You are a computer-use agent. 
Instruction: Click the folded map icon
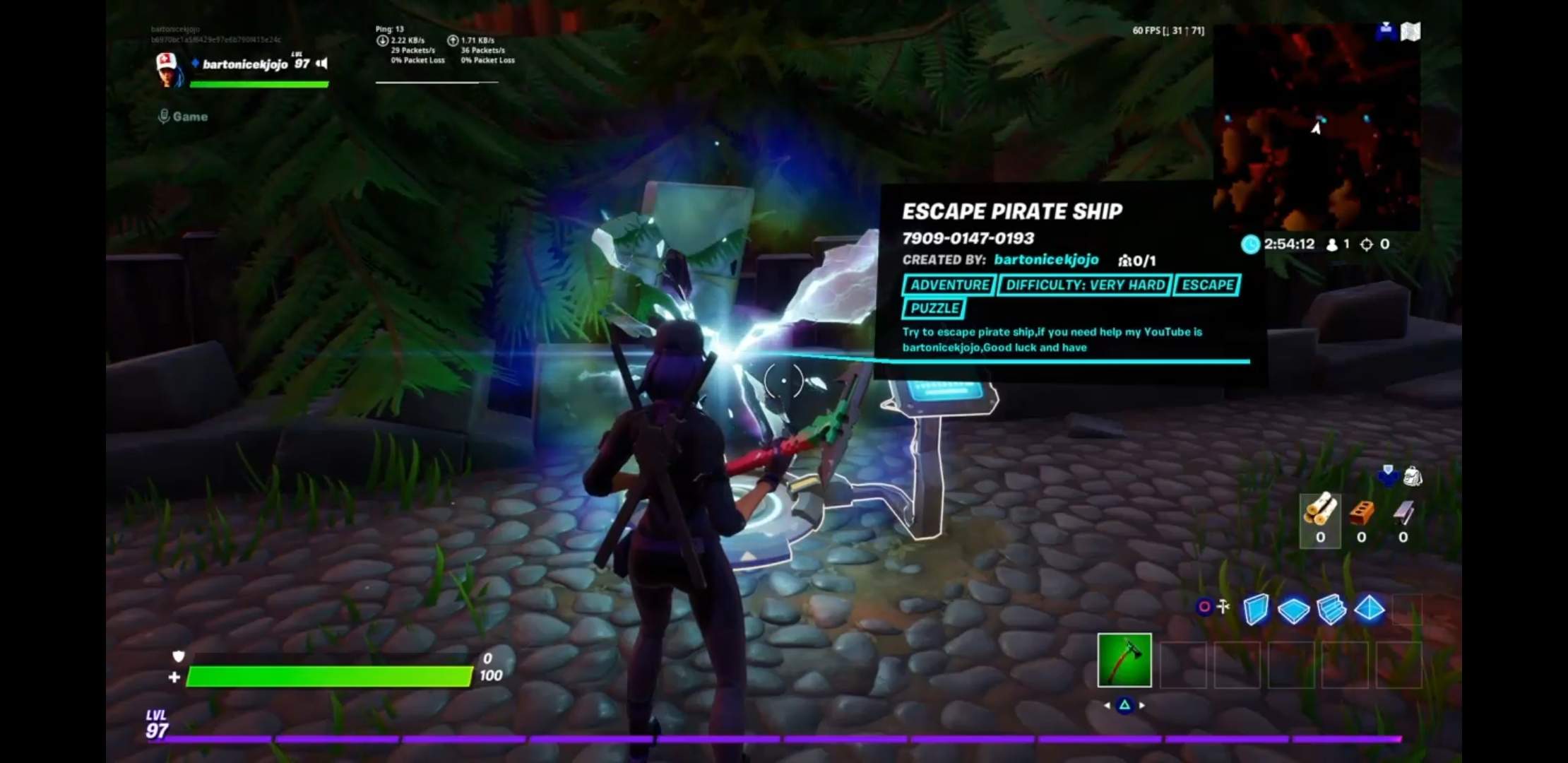(1410, 32)
